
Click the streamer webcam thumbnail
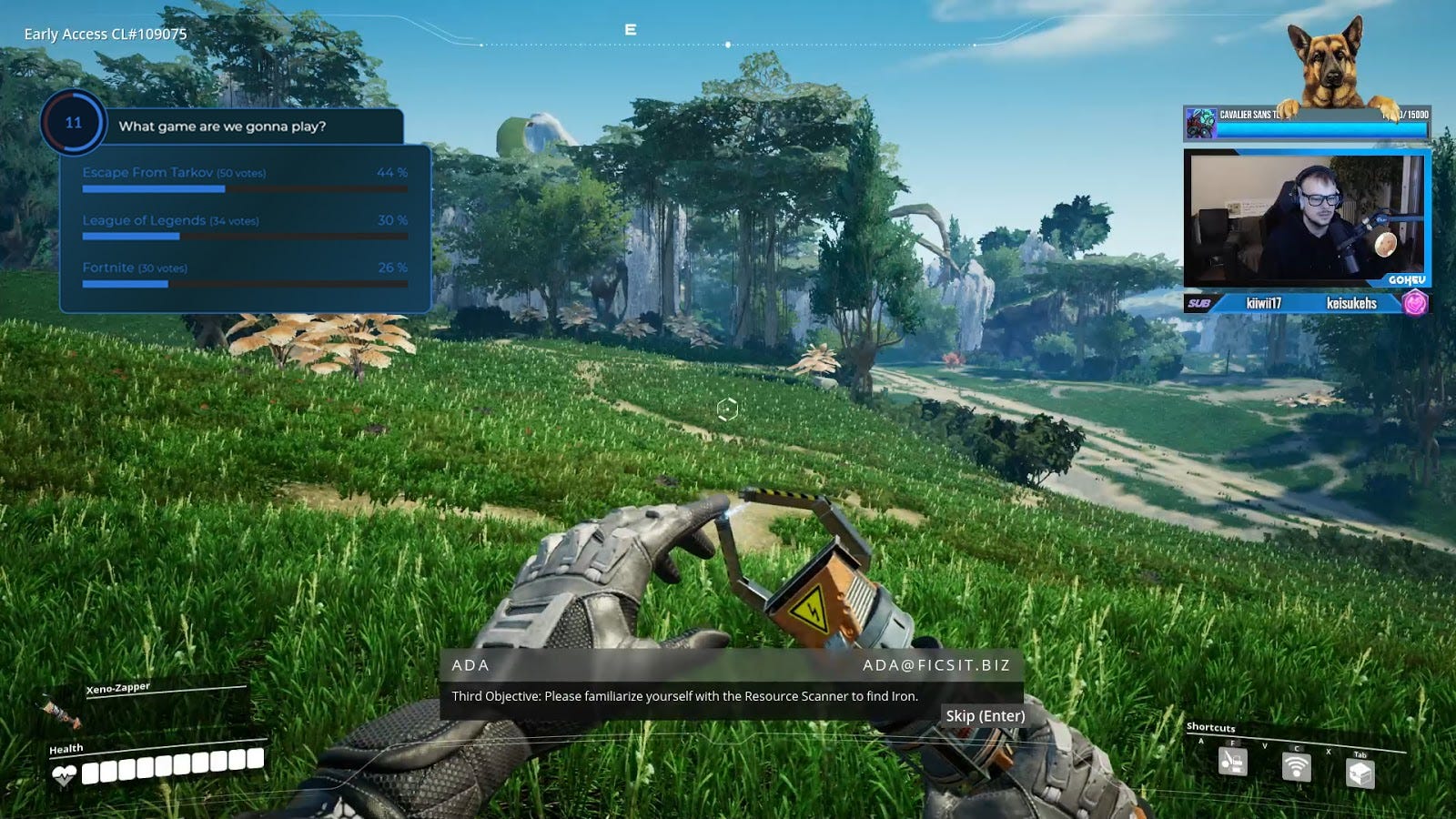pyautogui.click(x=1305, y=220)
